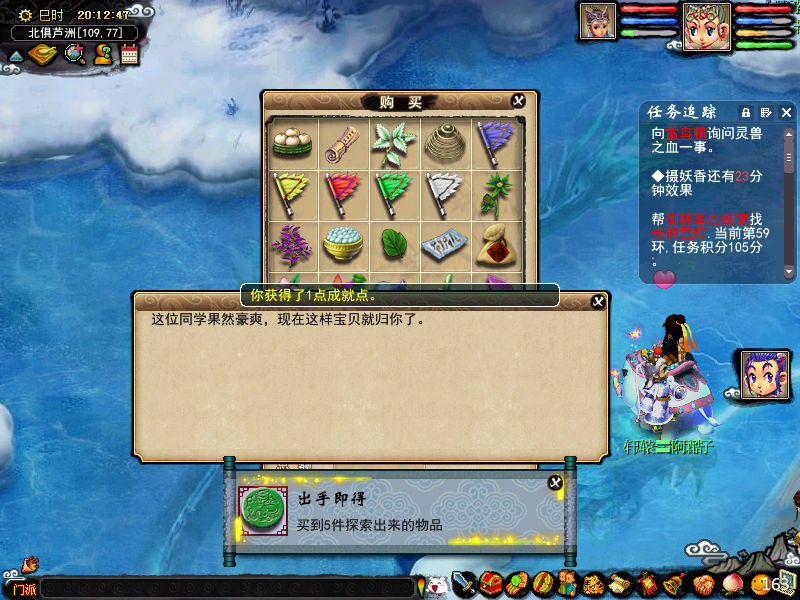Select the white flag shop item

(443, 192)
